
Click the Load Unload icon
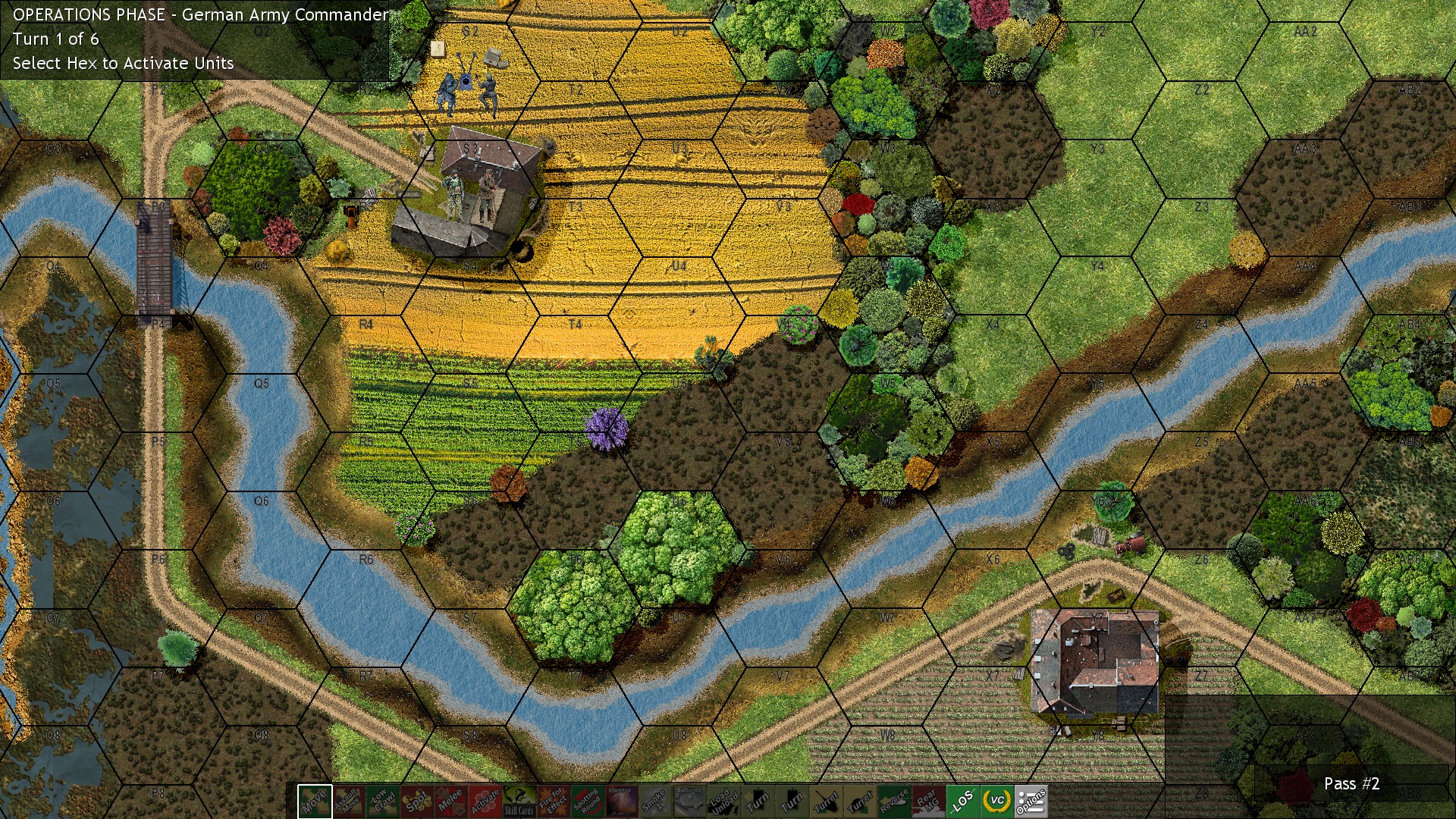[726, 802]
